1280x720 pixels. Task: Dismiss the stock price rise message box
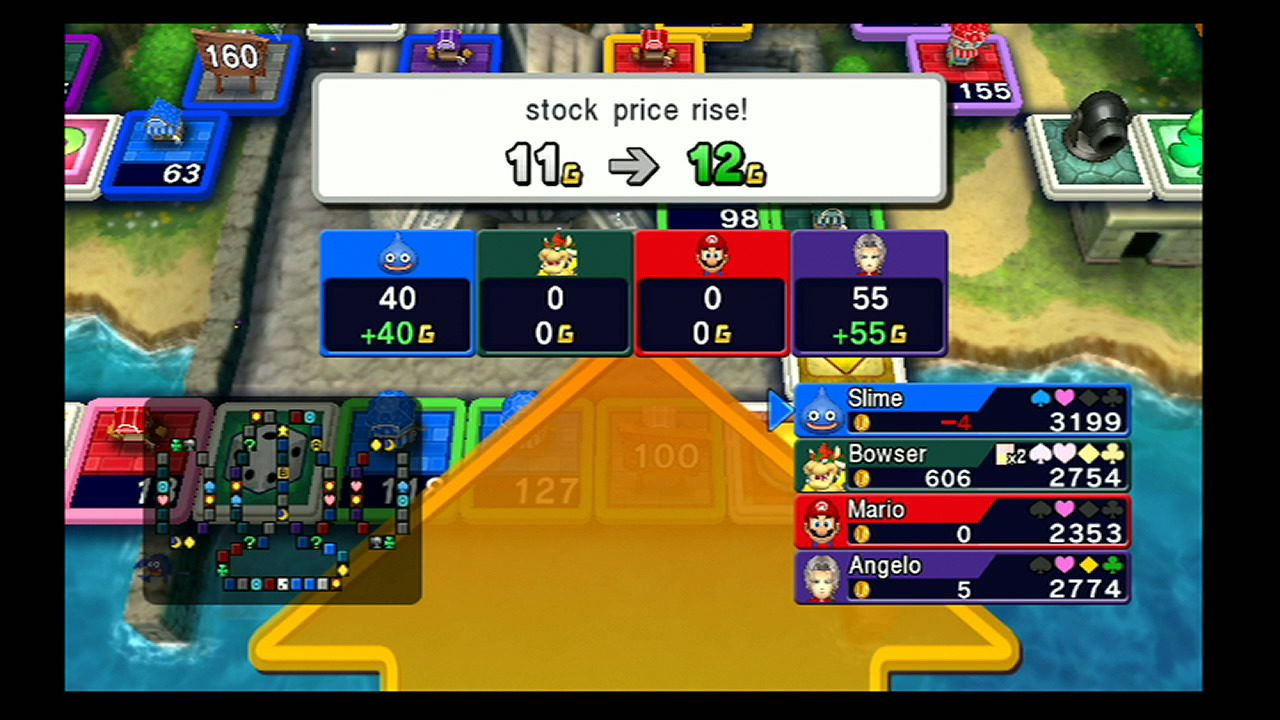click(629, 139)
